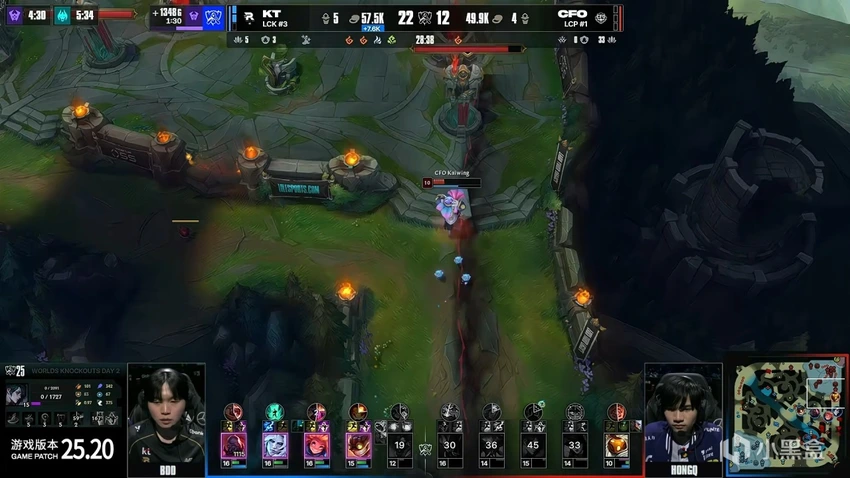This screenshot has width=850, height=478.
Task: Select the dead champion portrait showing 19
Action: (x=400, y=444)
